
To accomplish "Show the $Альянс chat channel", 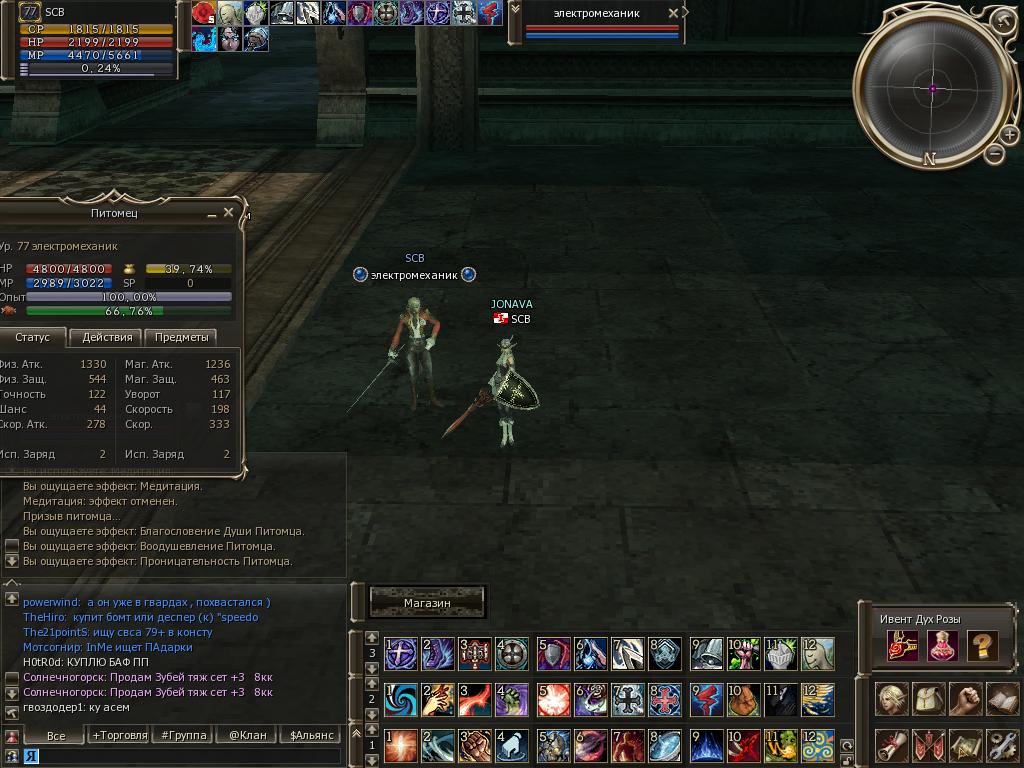I will [x=308, y=735].
